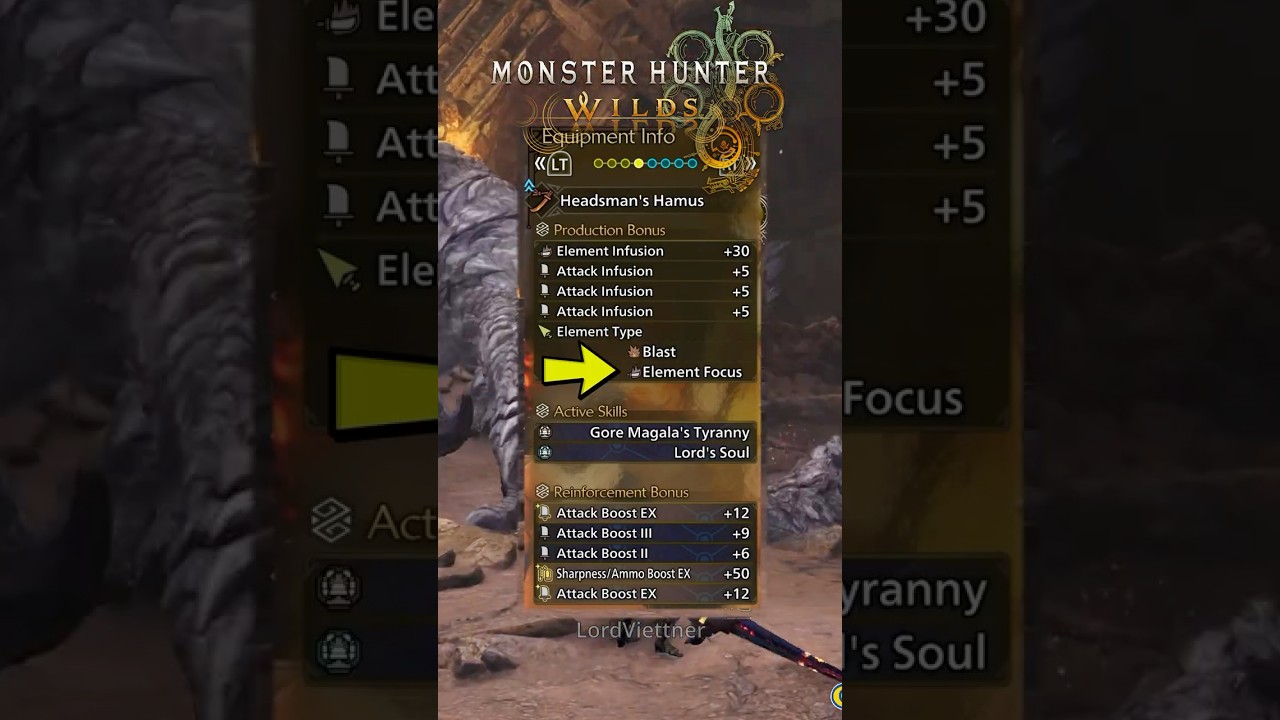Click the Attack Boost EX bell icon
Screen dimensions: 1280x720
click(x=544, y=512)
